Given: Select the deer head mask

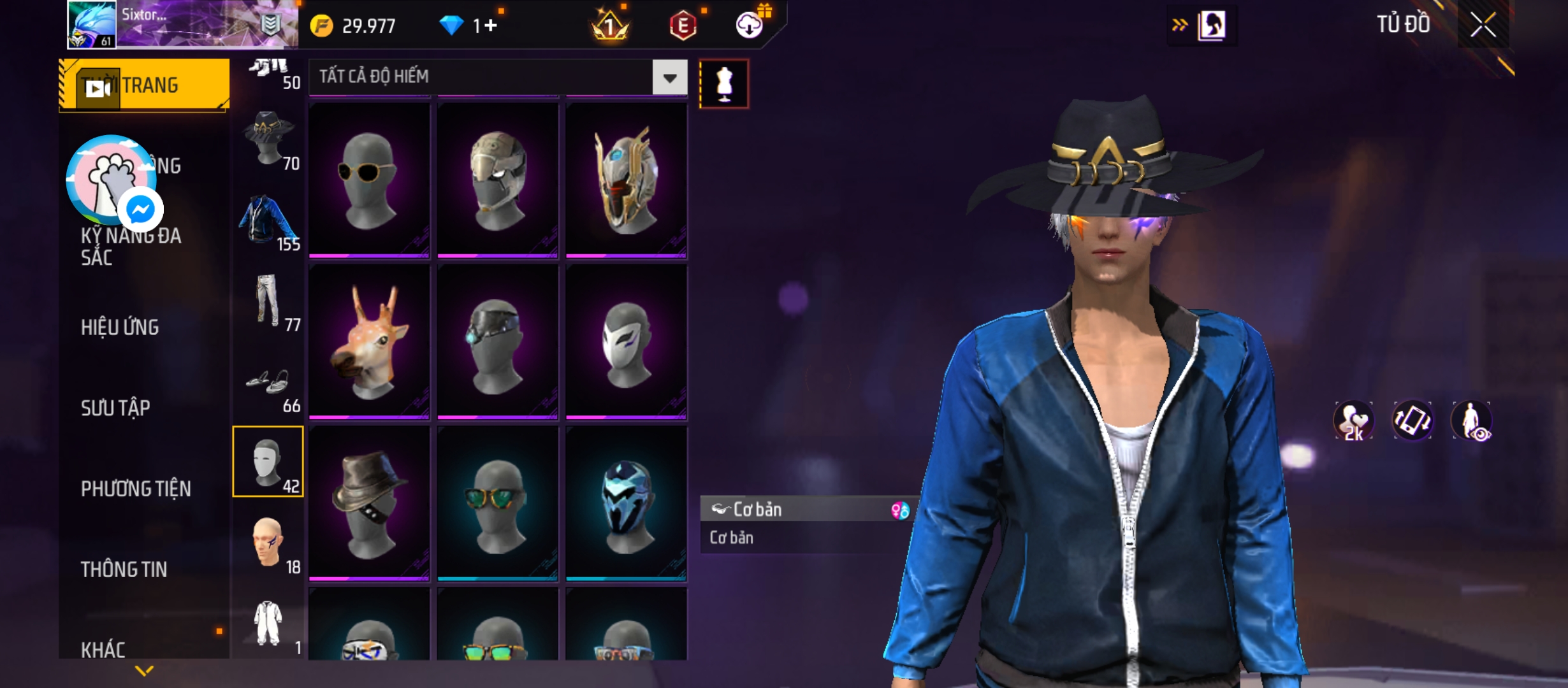Looking at the screenshot, I should tap(369, 342).
